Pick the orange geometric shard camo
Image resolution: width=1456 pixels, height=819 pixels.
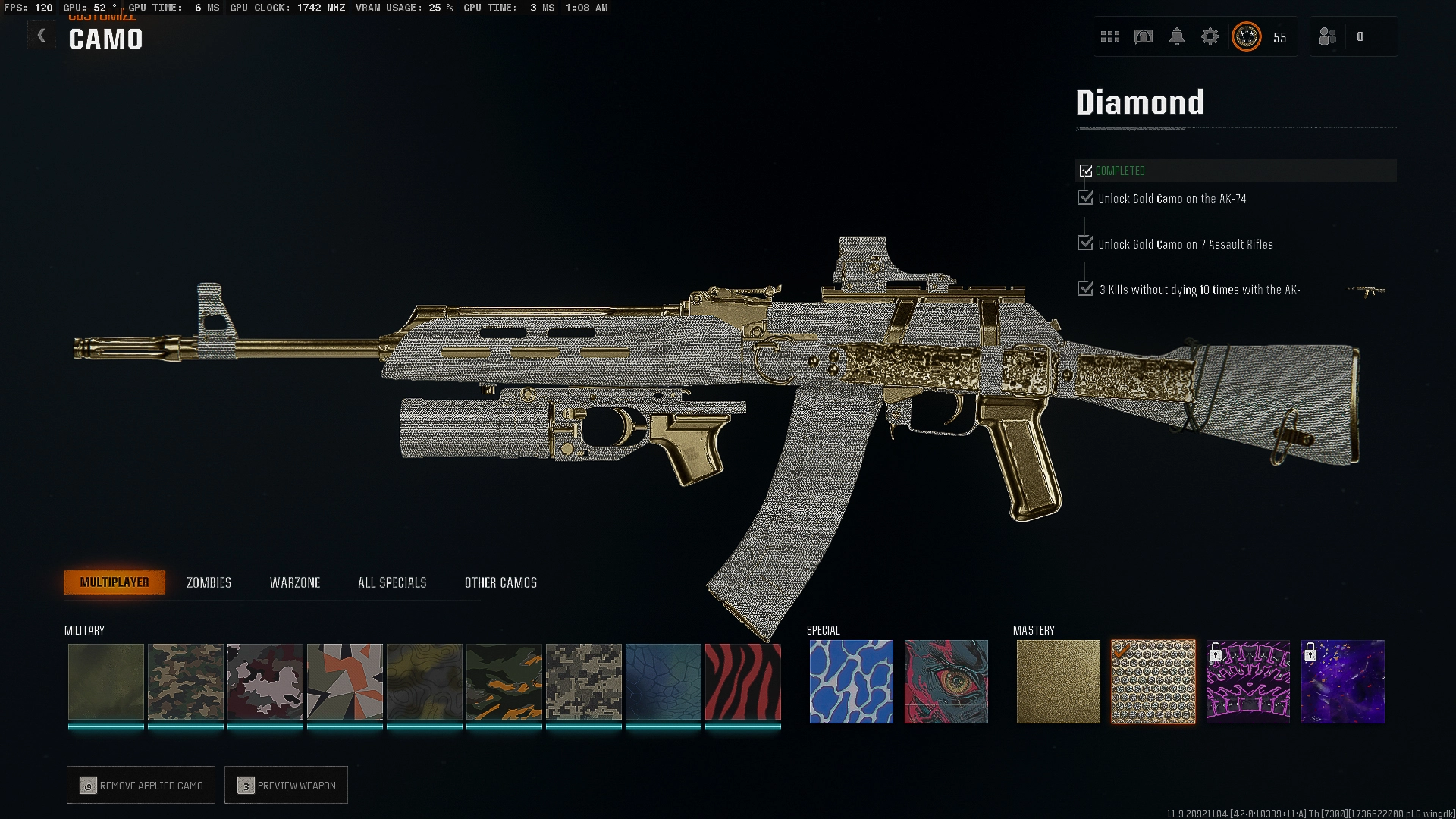344,681
